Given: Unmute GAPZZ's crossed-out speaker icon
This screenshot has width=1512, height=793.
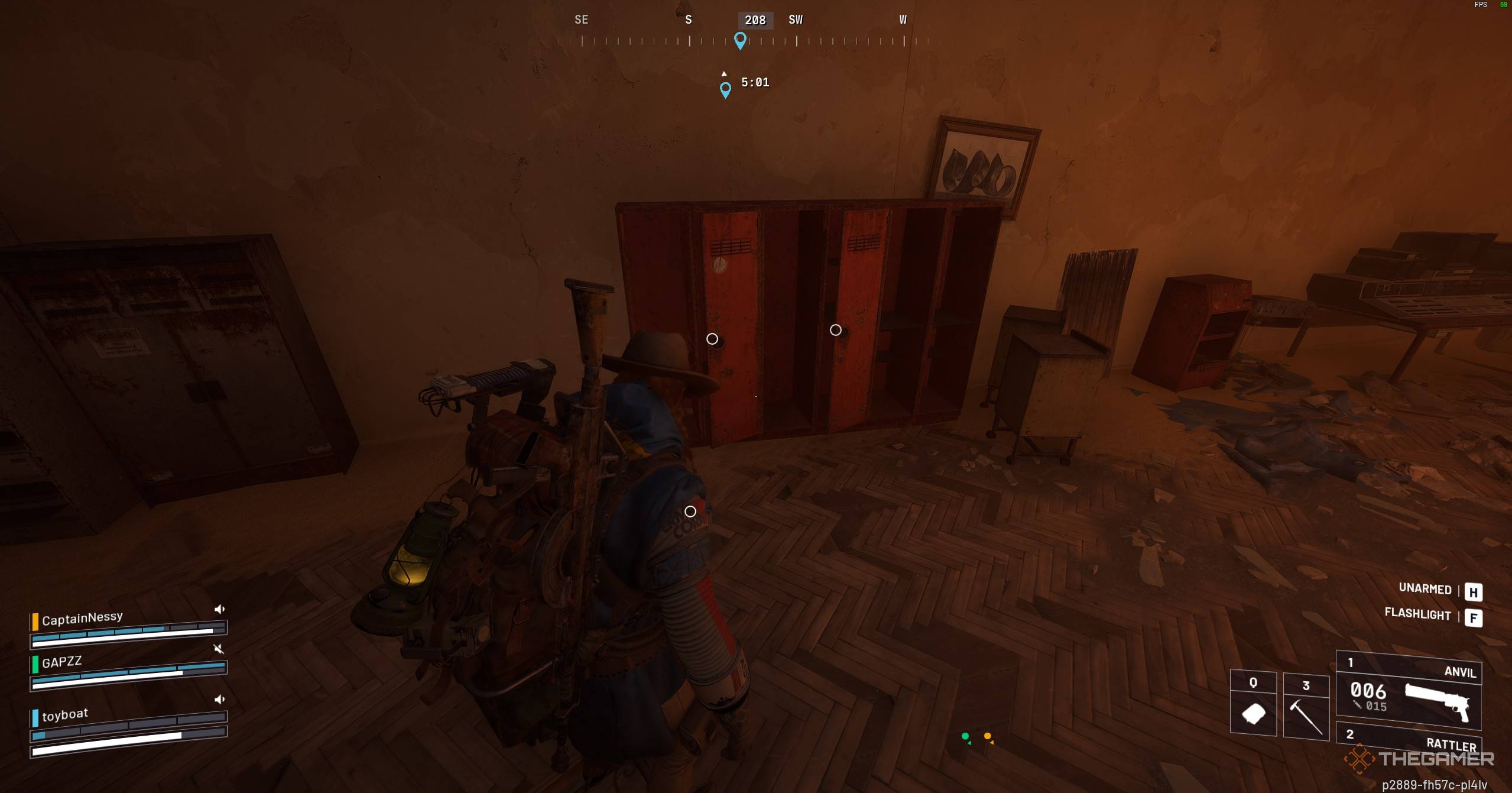Looking at the screenshot, I should pos(219,648).
